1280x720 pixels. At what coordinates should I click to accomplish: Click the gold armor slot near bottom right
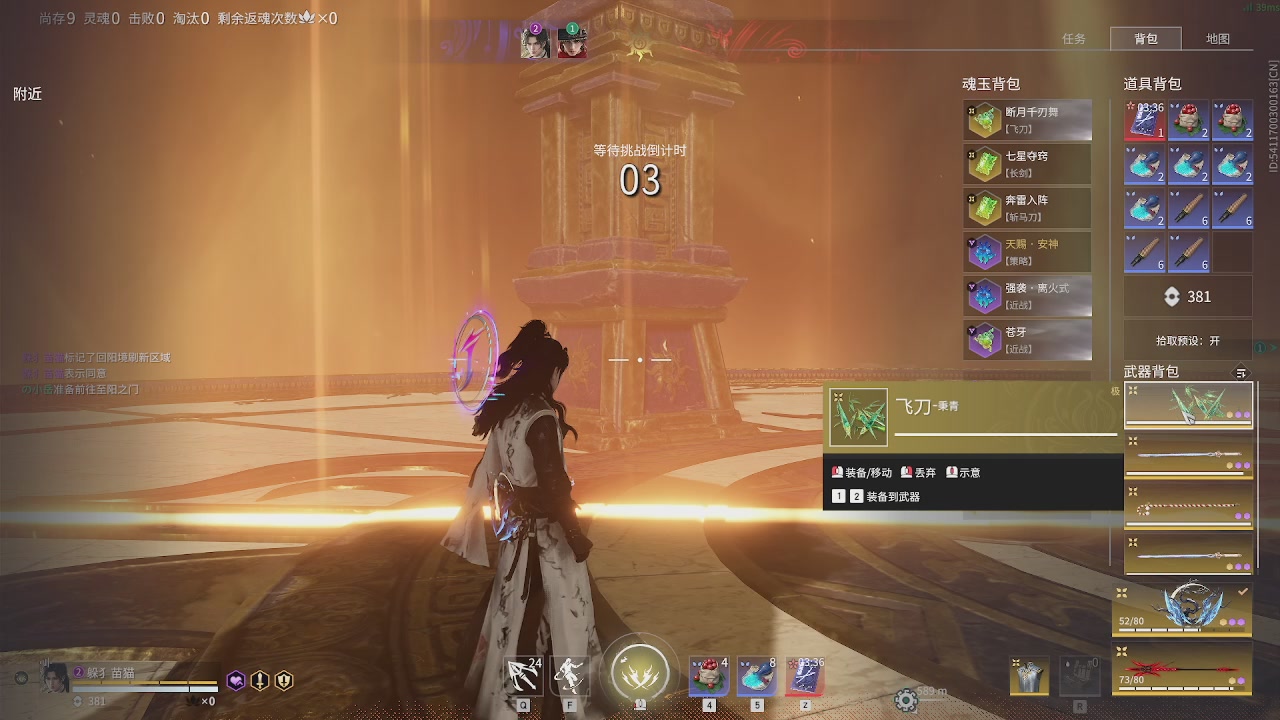[1029, 677]
